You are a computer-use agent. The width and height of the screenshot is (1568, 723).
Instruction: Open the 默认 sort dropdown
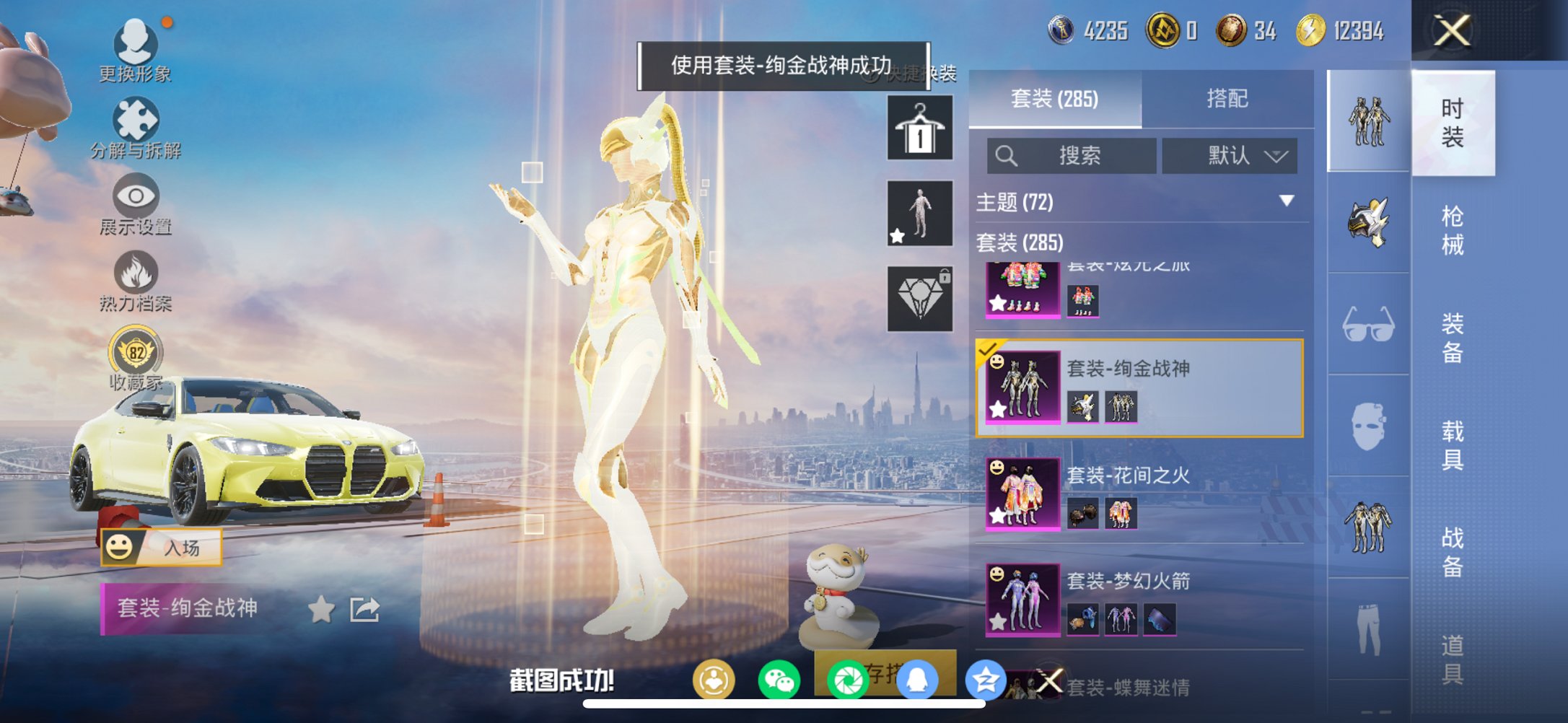[x=1230, y=156]
